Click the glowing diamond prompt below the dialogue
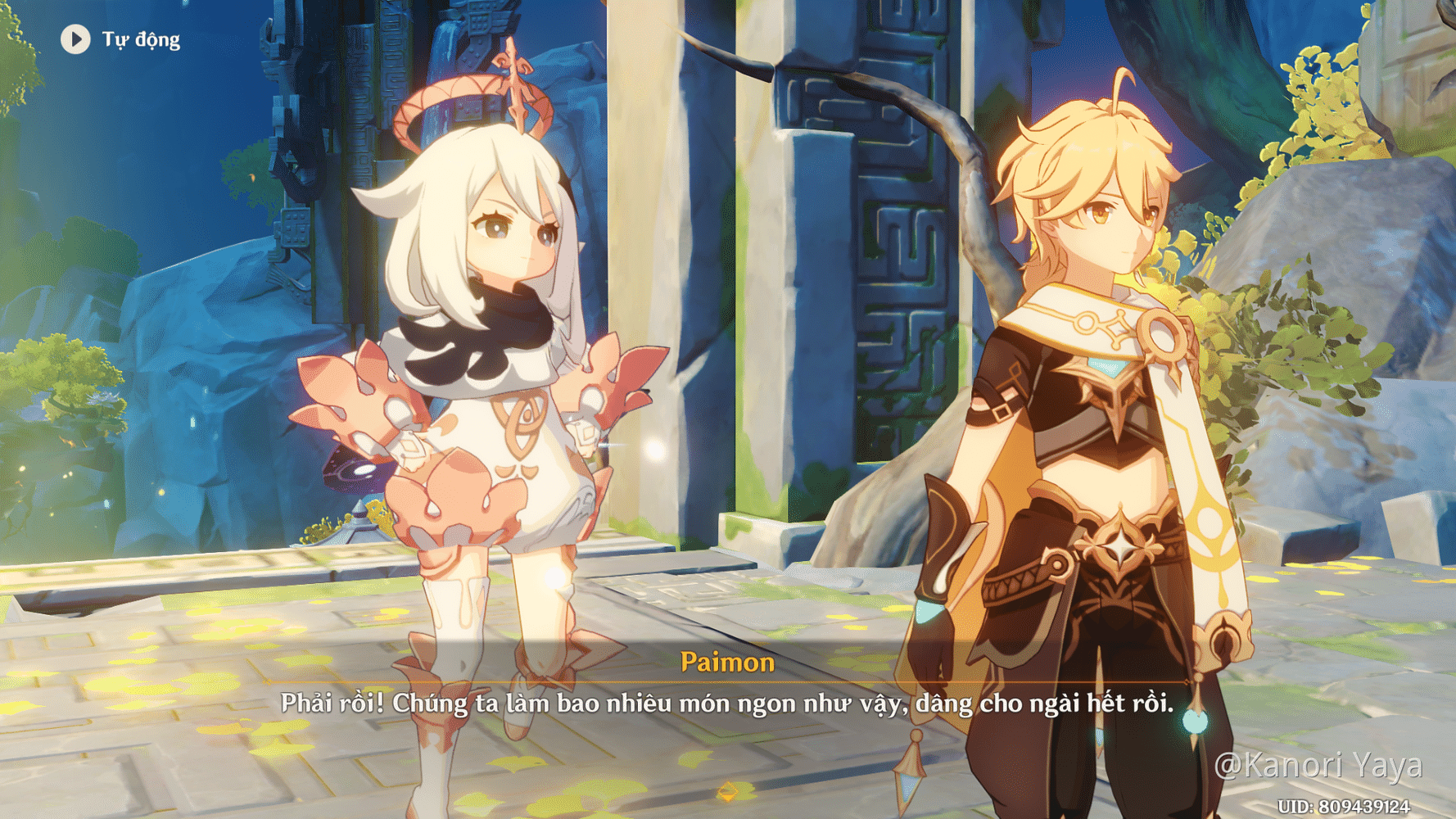 tap(727, 793)
